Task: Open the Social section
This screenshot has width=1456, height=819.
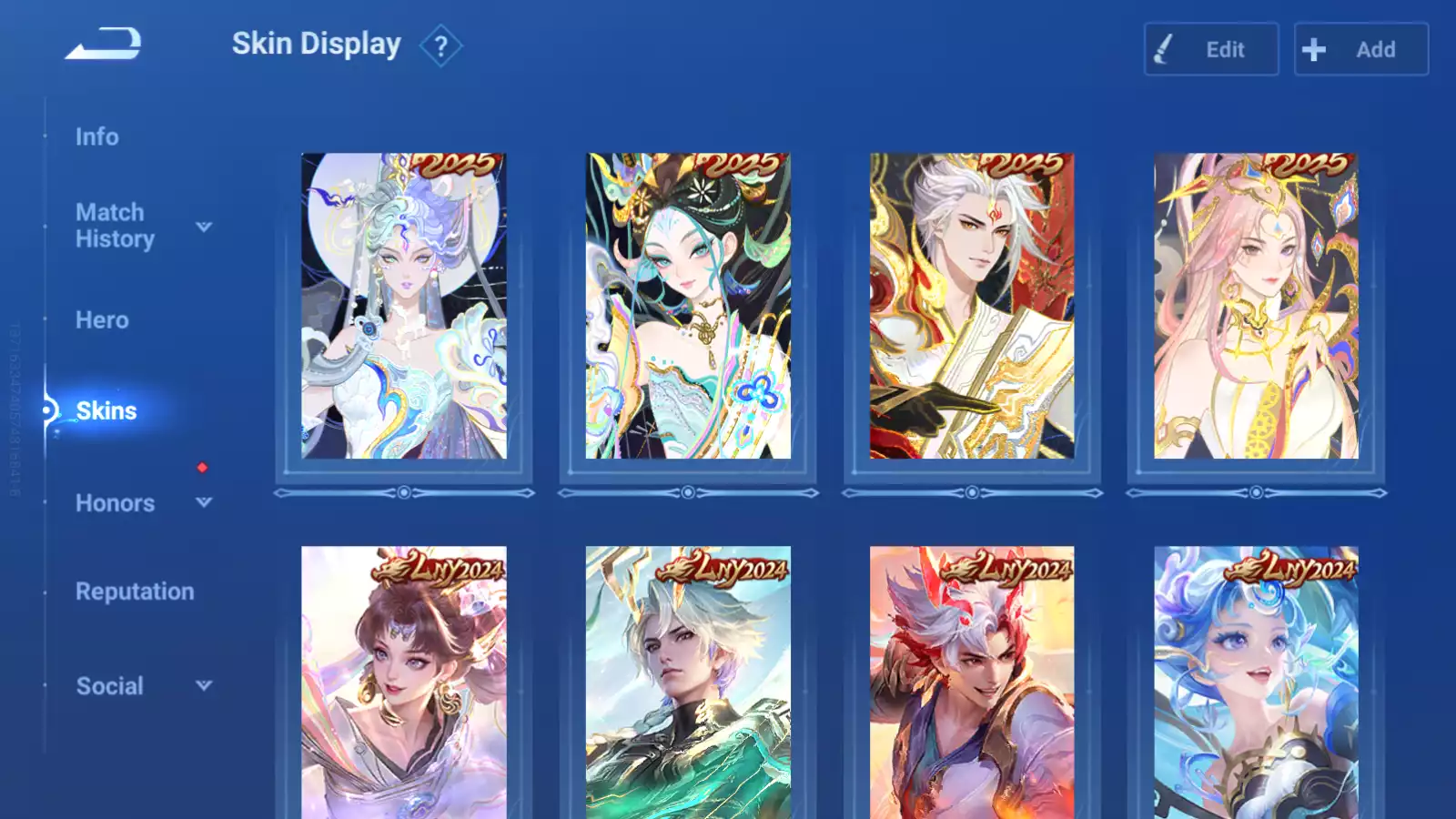Action: click(x=110, y=686)
